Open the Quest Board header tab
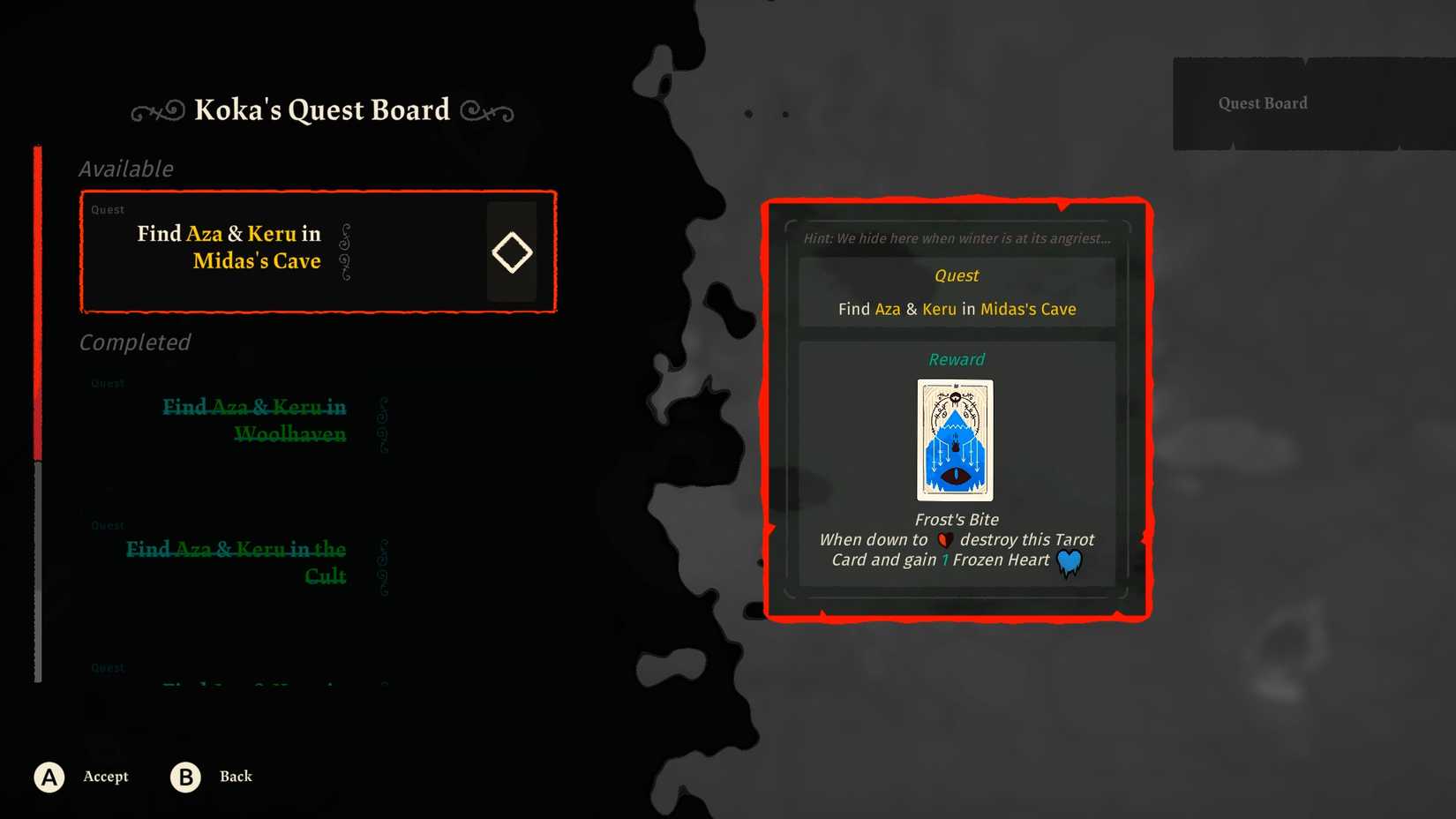 (x=1262, y=102)
